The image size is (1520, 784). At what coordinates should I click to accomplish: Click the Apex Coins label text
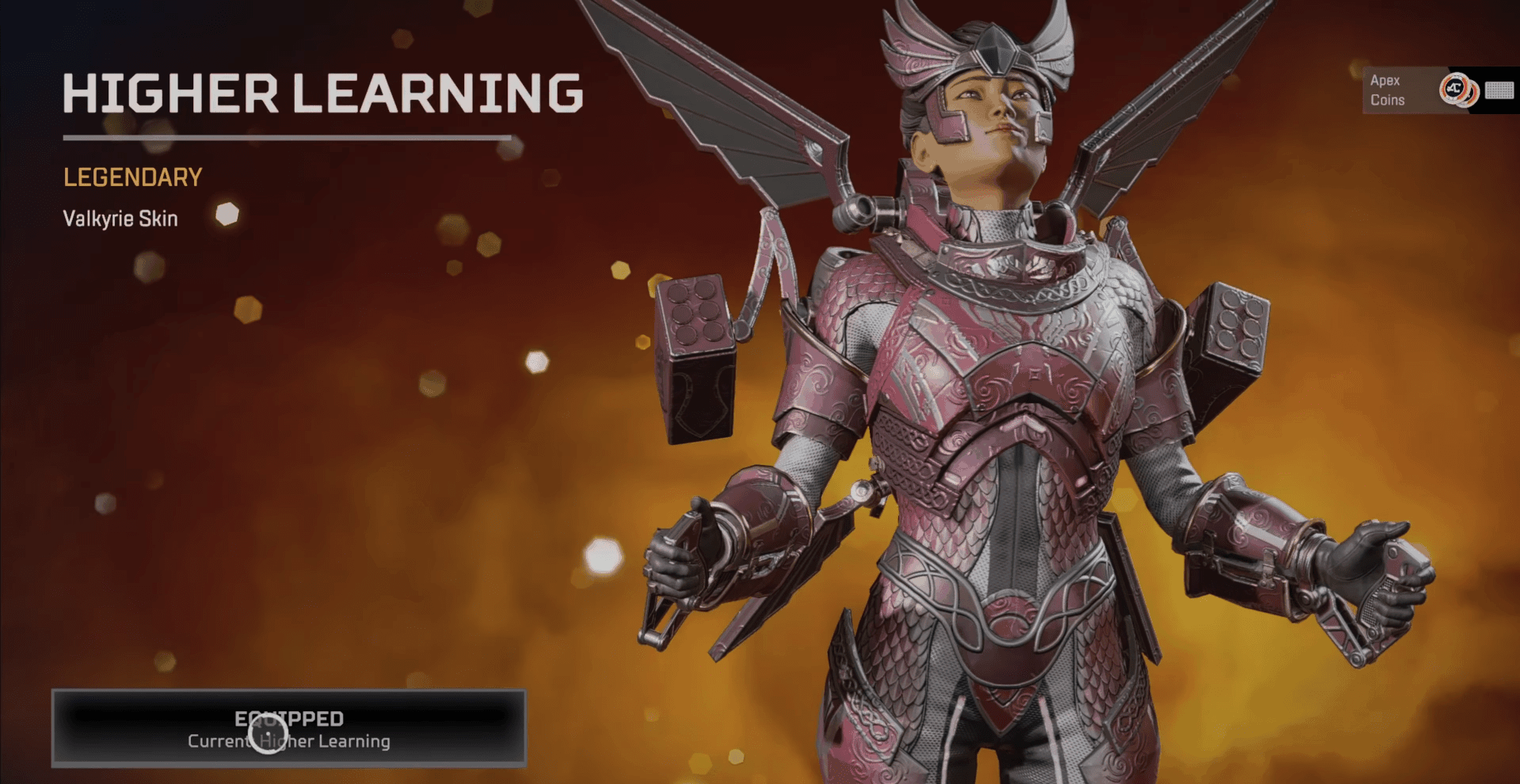pos(1387,89)
